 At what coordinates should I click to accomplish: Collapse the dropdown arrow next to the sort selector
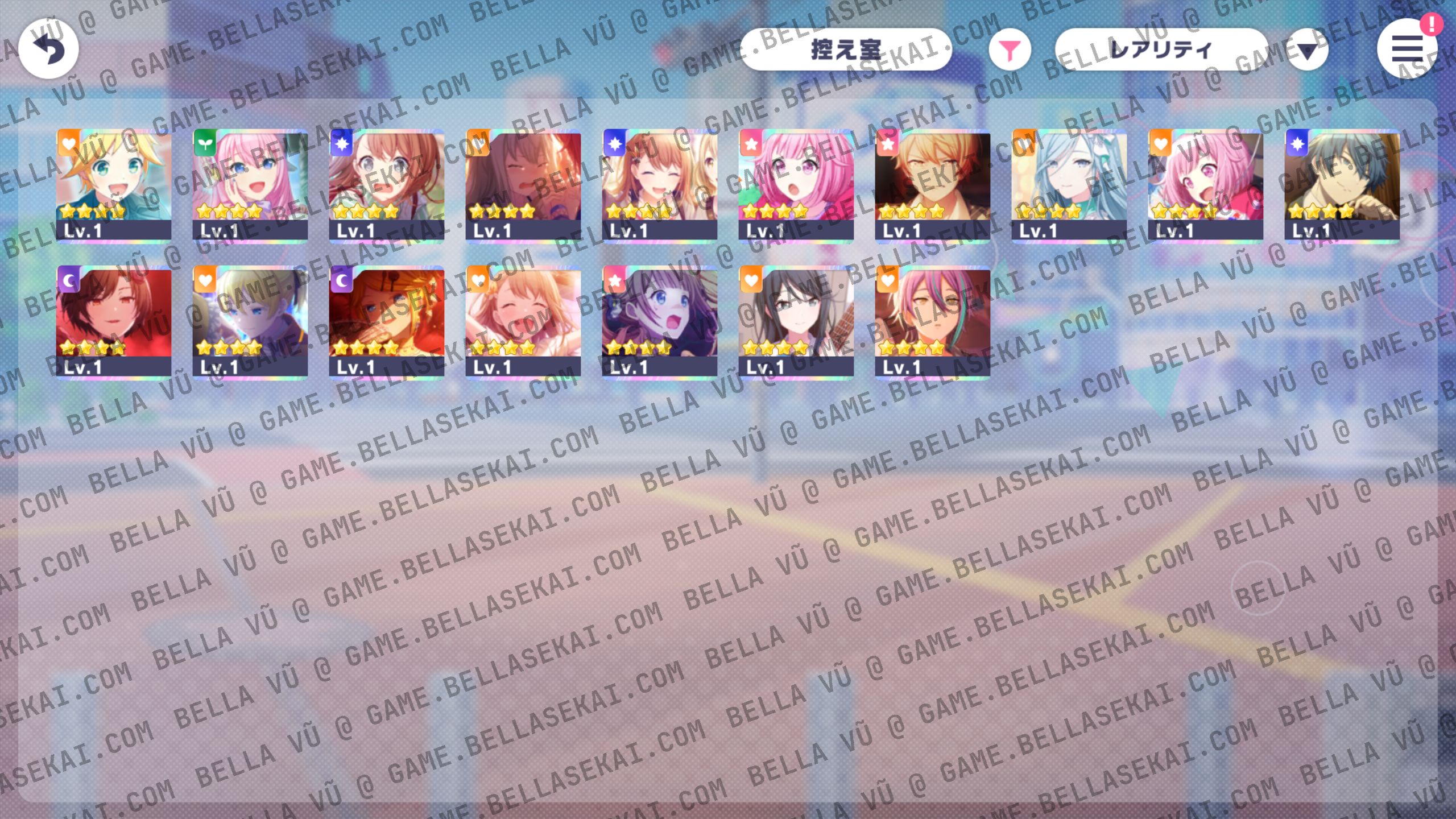pos(1306,50)
